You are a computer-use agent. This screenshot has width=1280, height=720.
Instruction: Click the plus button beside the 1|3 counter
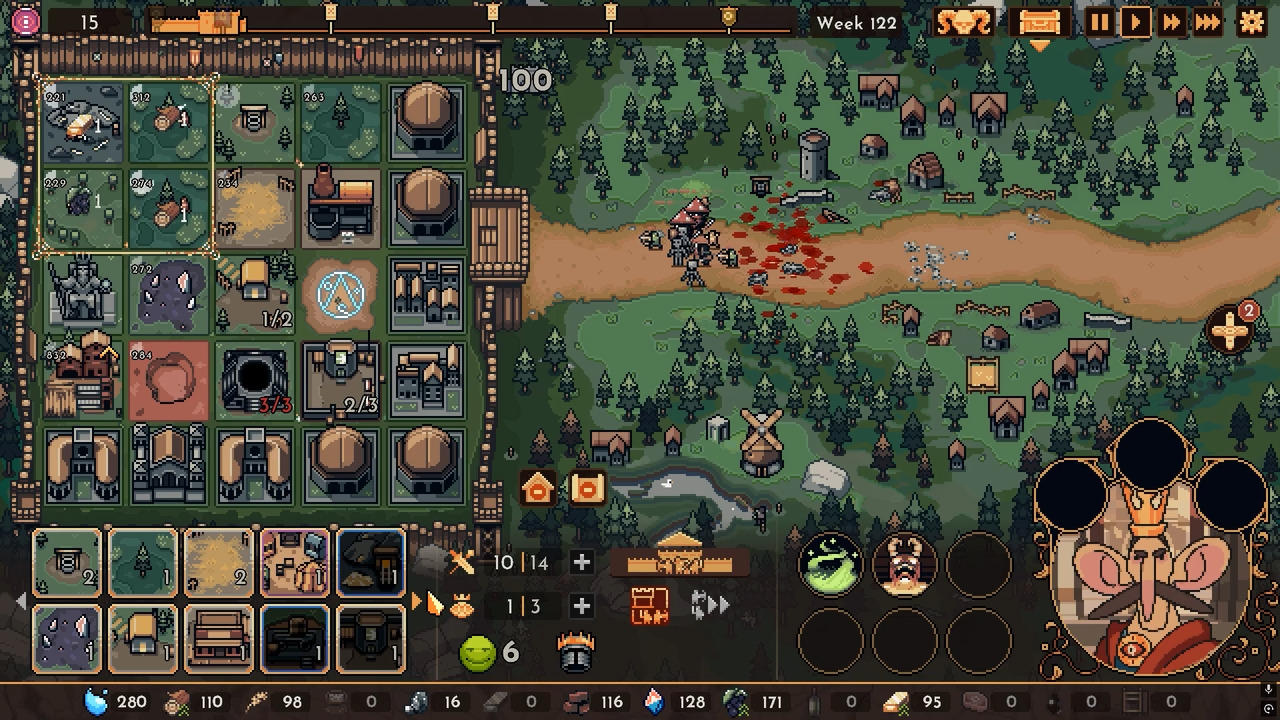coord(581,606)
